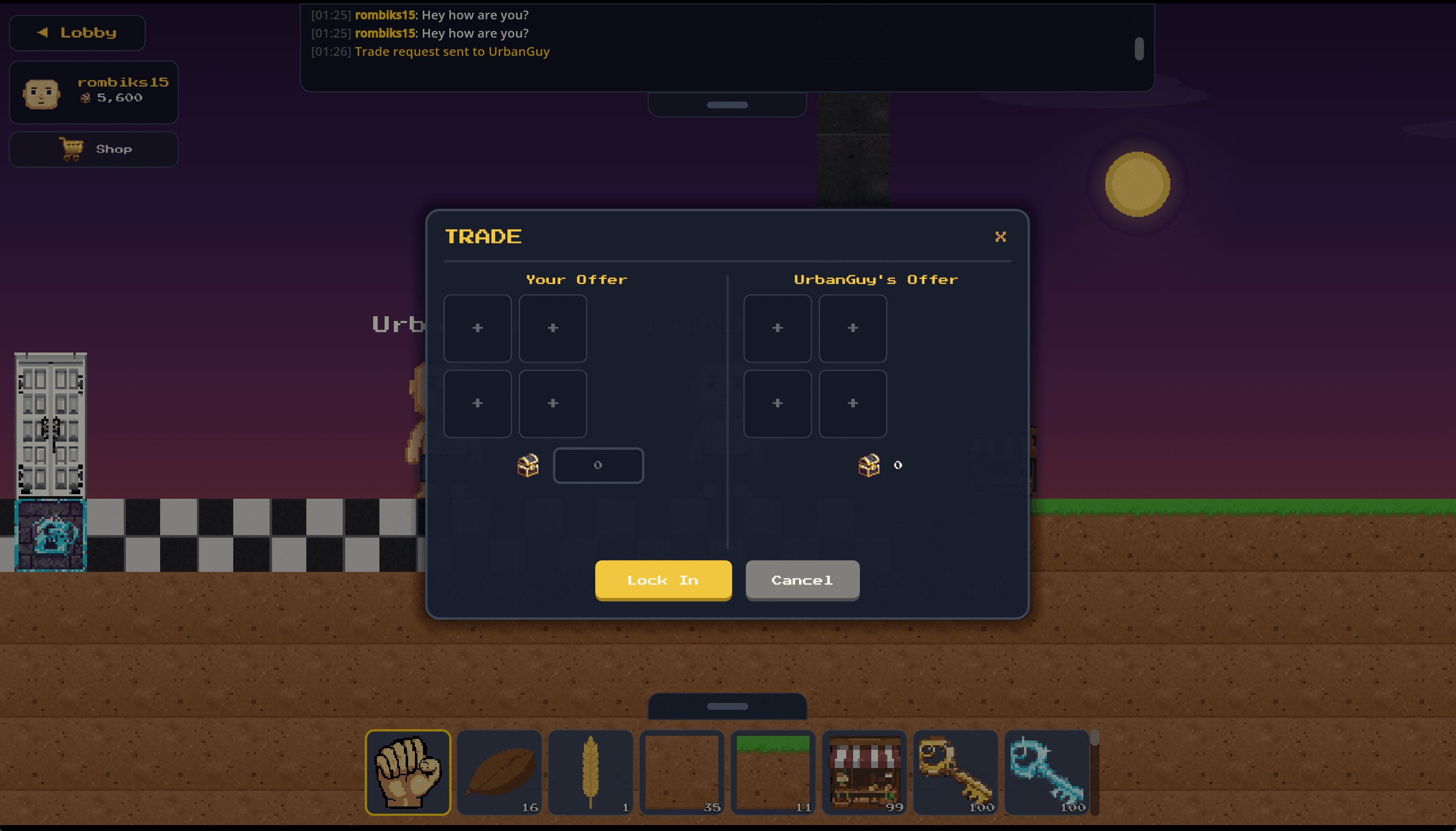Cancel the trade with UrbanGuy
The width and height of the screenshot is (1456, 831).
coord(802,580)
